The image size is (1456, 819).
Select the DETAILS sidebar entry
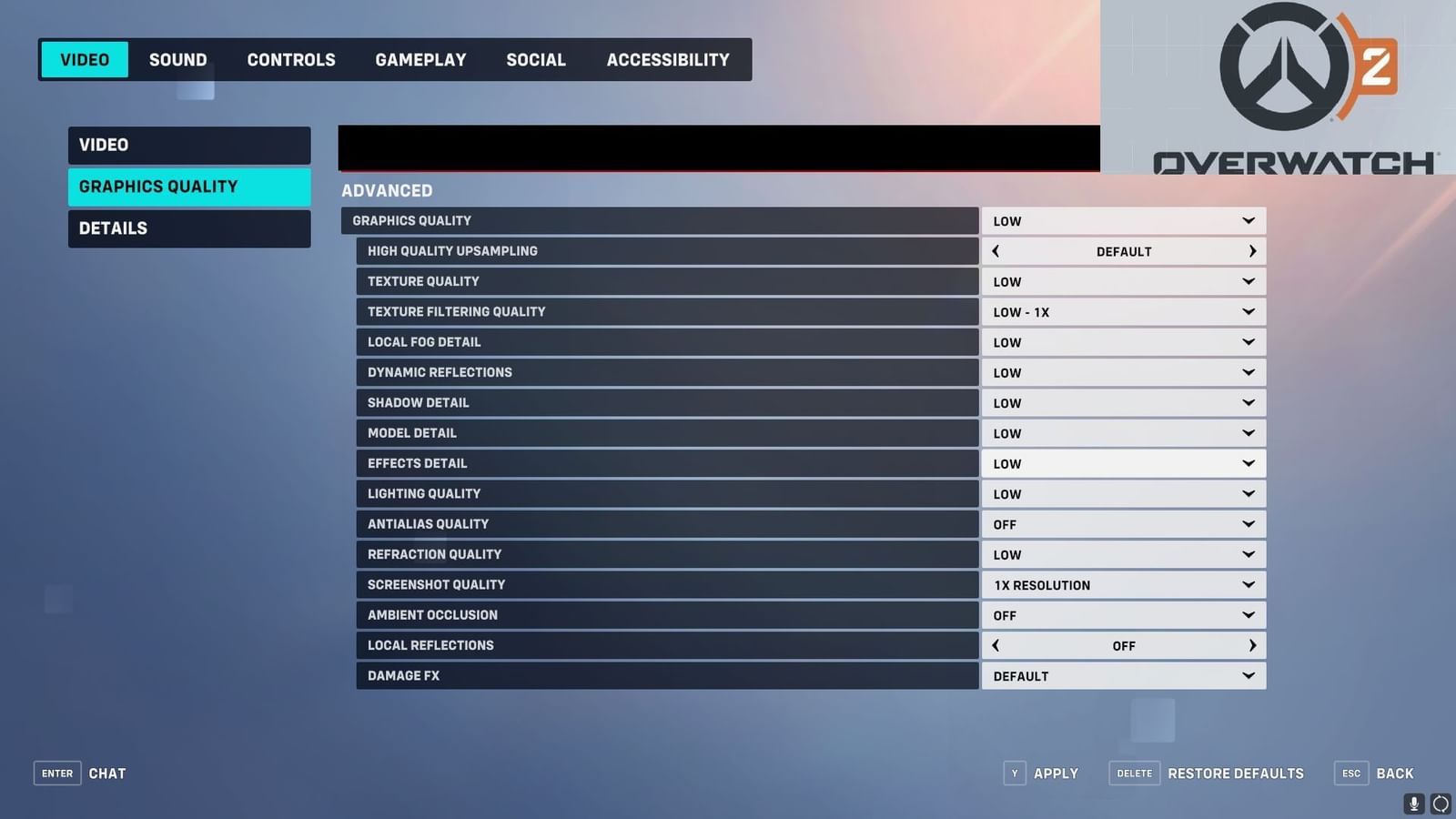[188, 227]
